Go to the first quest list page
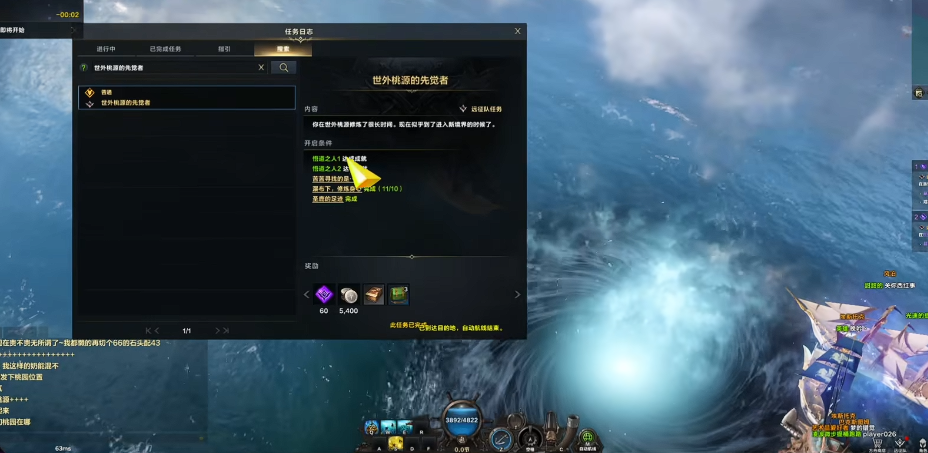The height and width of the screenshot is (453, 928). pos(148,330)
